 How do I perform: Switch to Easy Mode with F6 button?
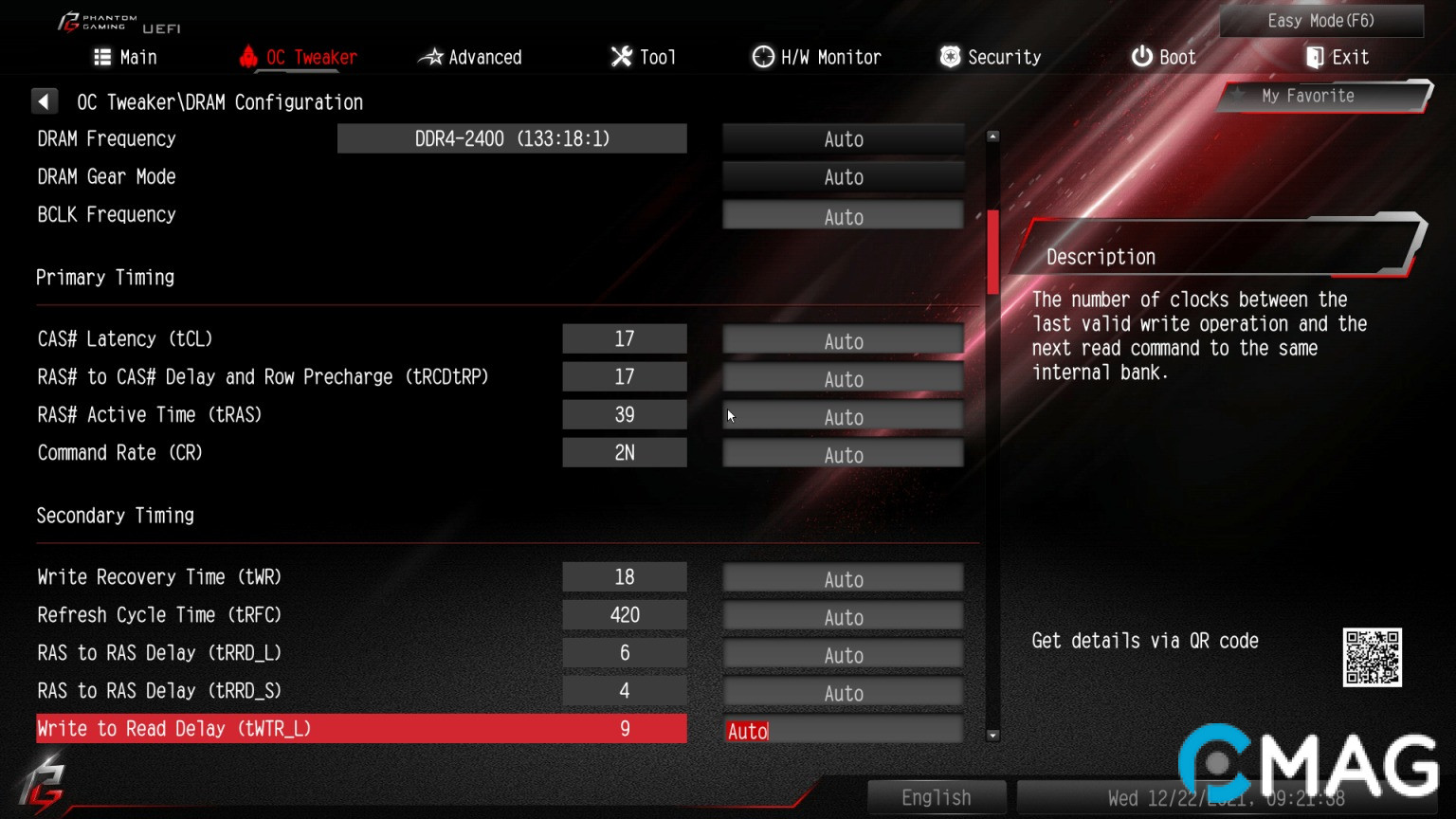click(1321, 21)
